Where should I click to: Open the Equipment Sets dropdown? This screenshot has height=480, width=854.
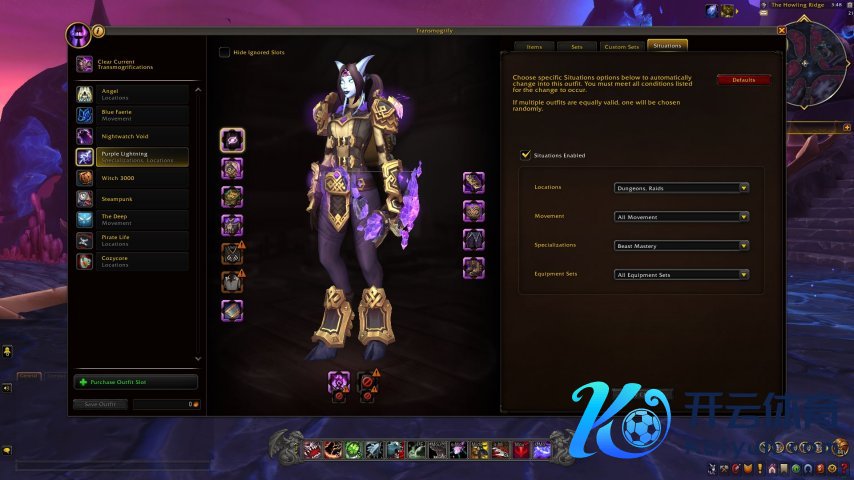click(x=681, y=274)
